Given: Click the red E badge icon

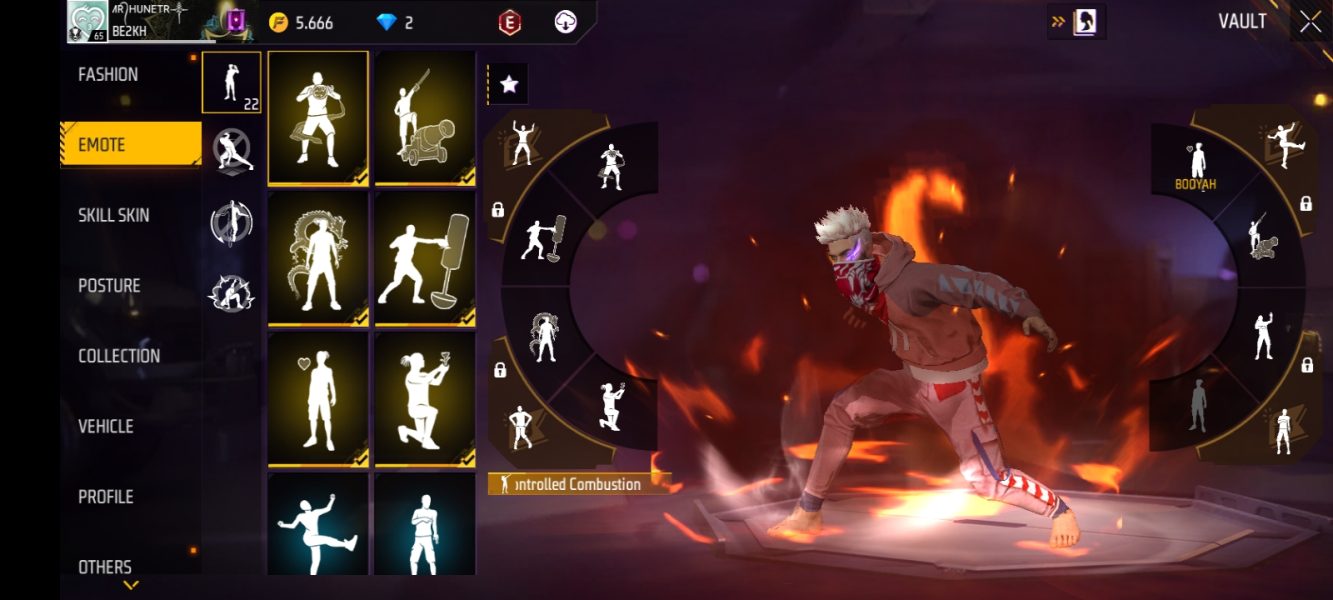Looking at the screenshot, I should pos(510,22).
